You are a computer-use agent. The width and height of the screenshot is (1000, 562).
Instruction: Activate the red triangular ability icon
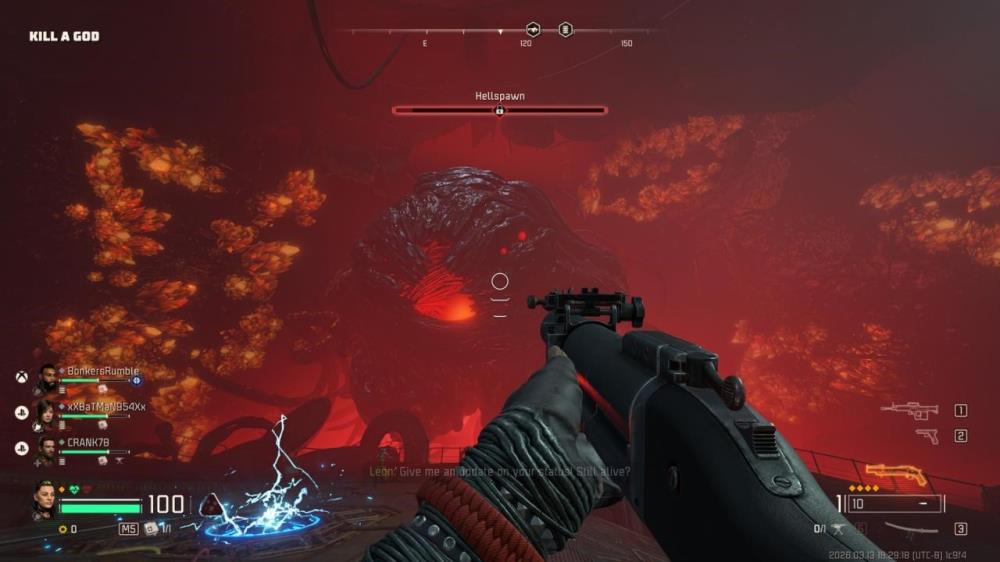211,504
